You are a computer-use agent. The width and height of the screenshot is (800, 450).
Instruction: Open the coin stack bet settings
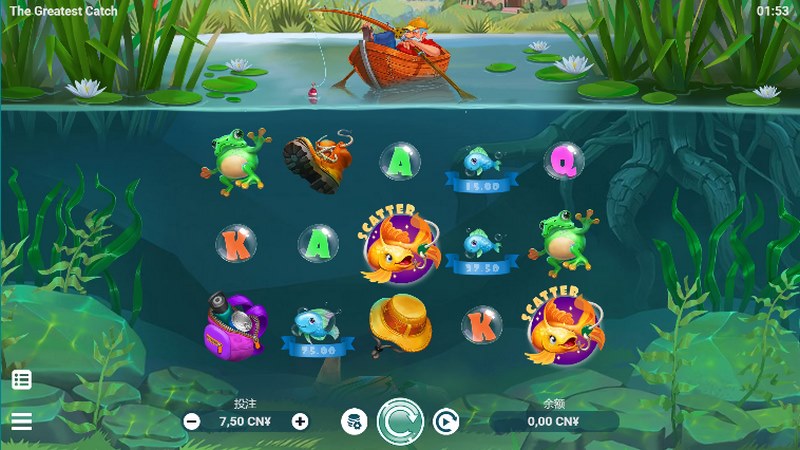click(x=354, y=422)
